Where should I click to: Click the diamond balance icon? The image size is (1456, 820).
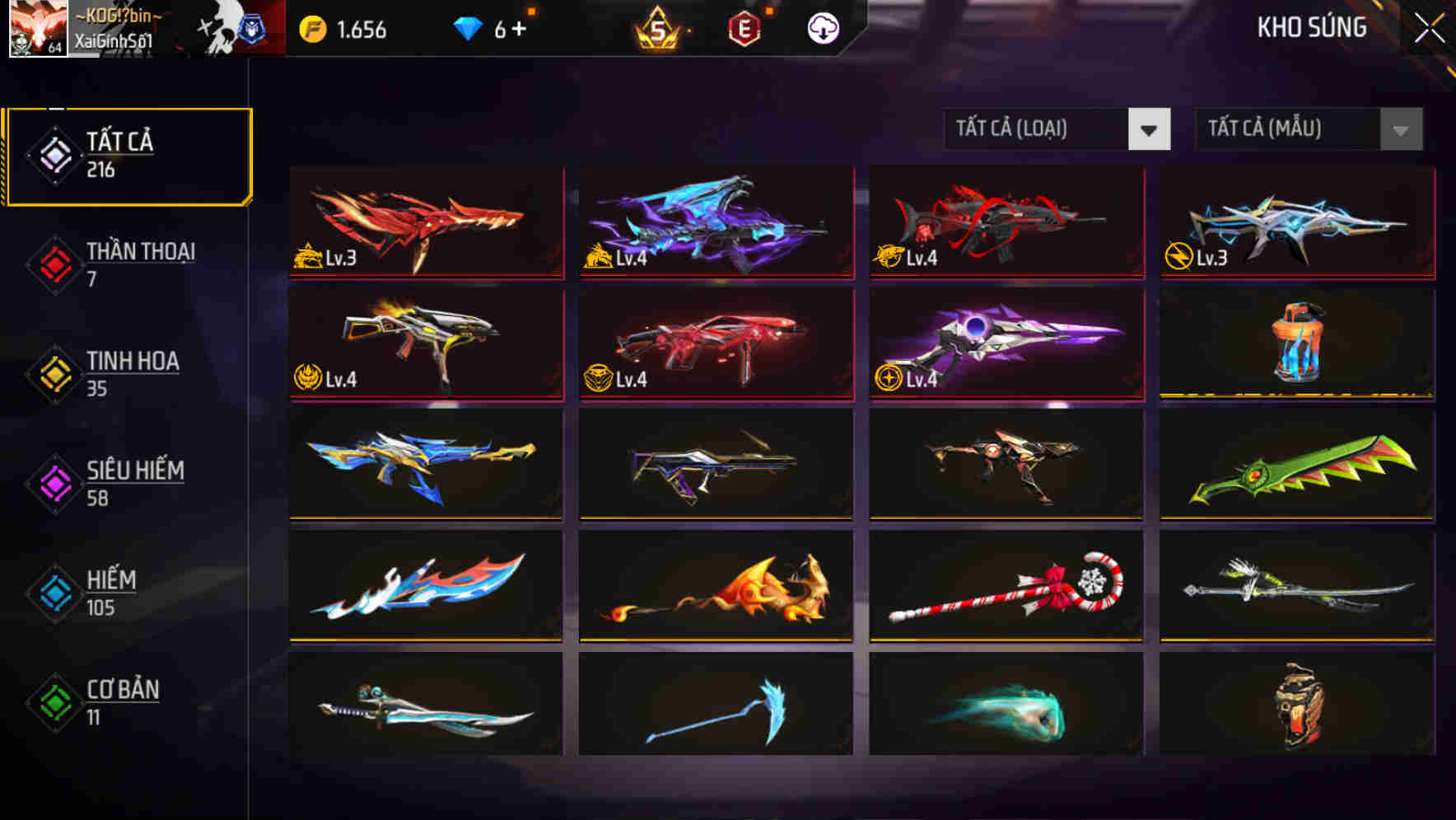469,27
